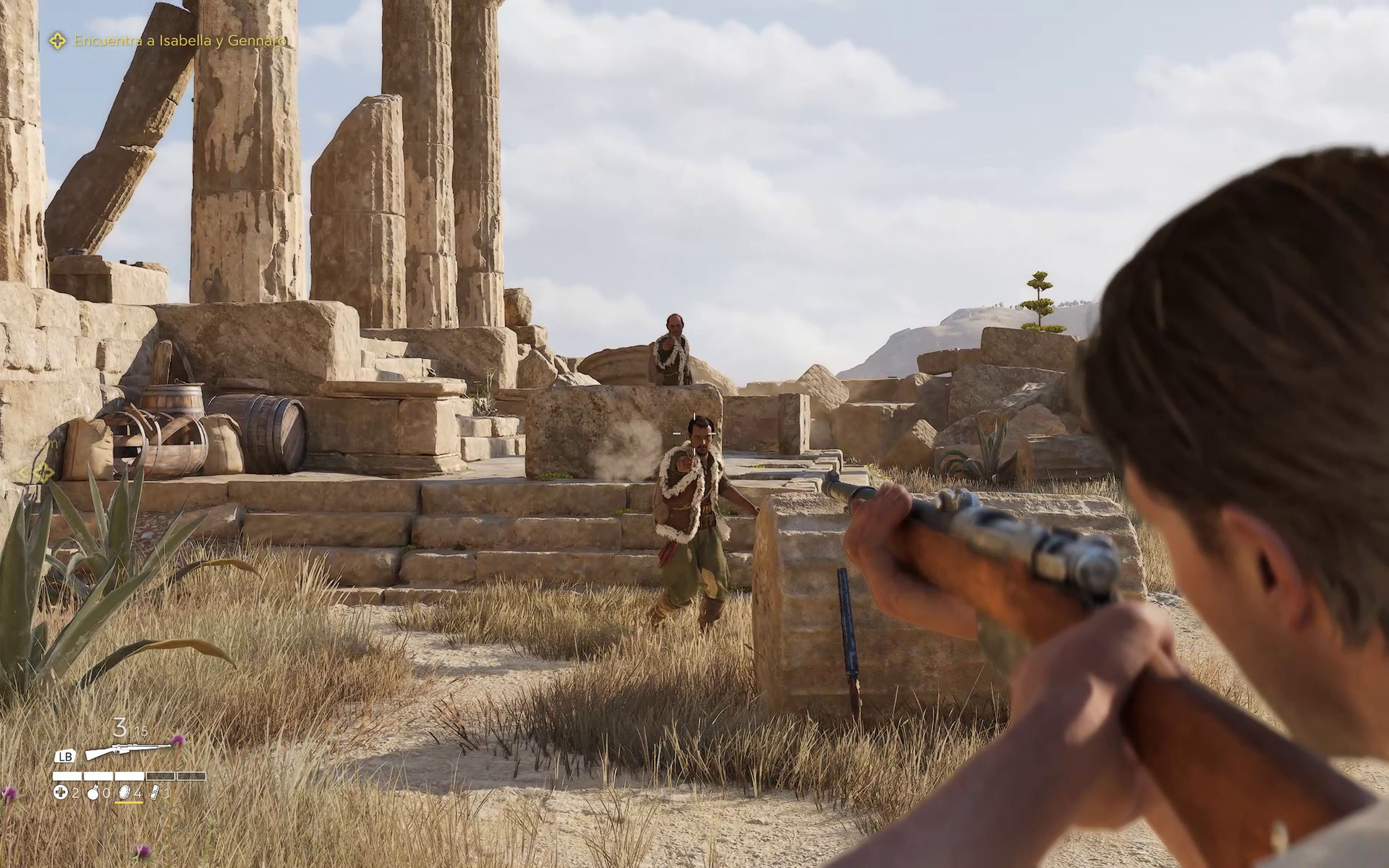This screenshot has width=1389, height=868.
Task: Select the "Encuentra a Isabella y Gennaro" objective tracker
Action: (x=179, y=41)
